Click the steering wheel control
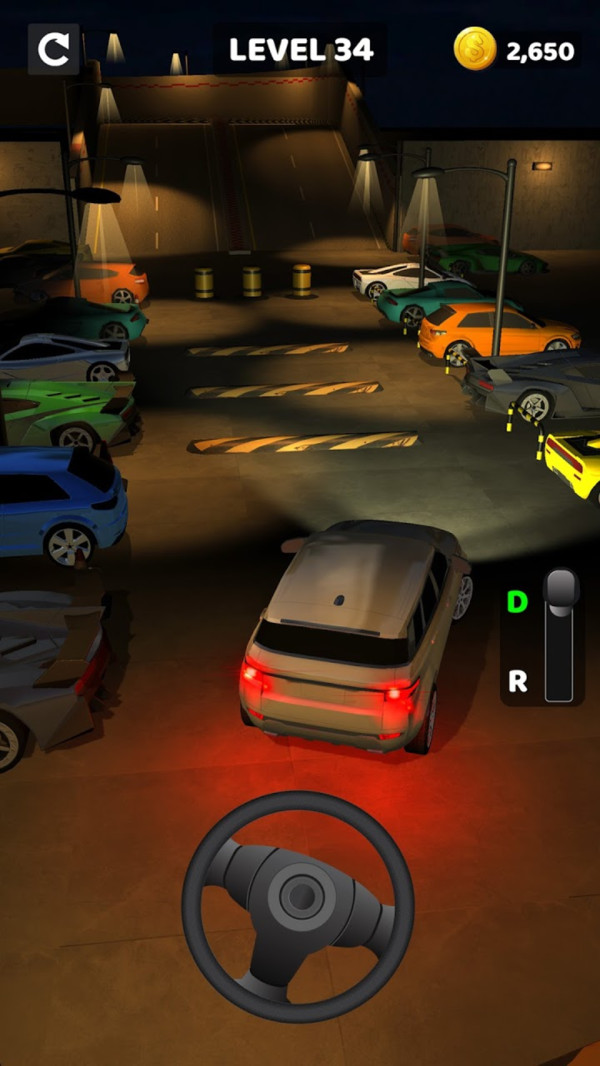This screenshot has width=600, height=1066. coord(297,907)
